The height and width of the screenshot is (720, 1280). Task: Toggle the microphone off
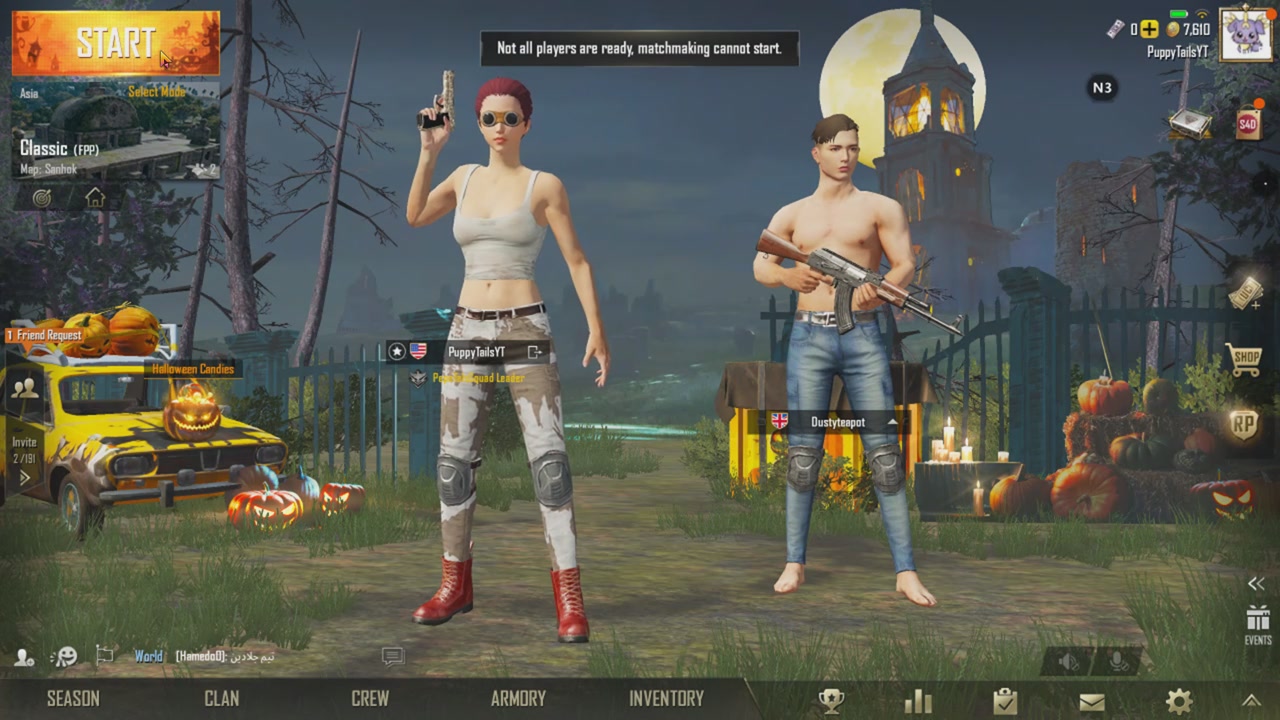pyautogui.click(x=1118, y=662)
